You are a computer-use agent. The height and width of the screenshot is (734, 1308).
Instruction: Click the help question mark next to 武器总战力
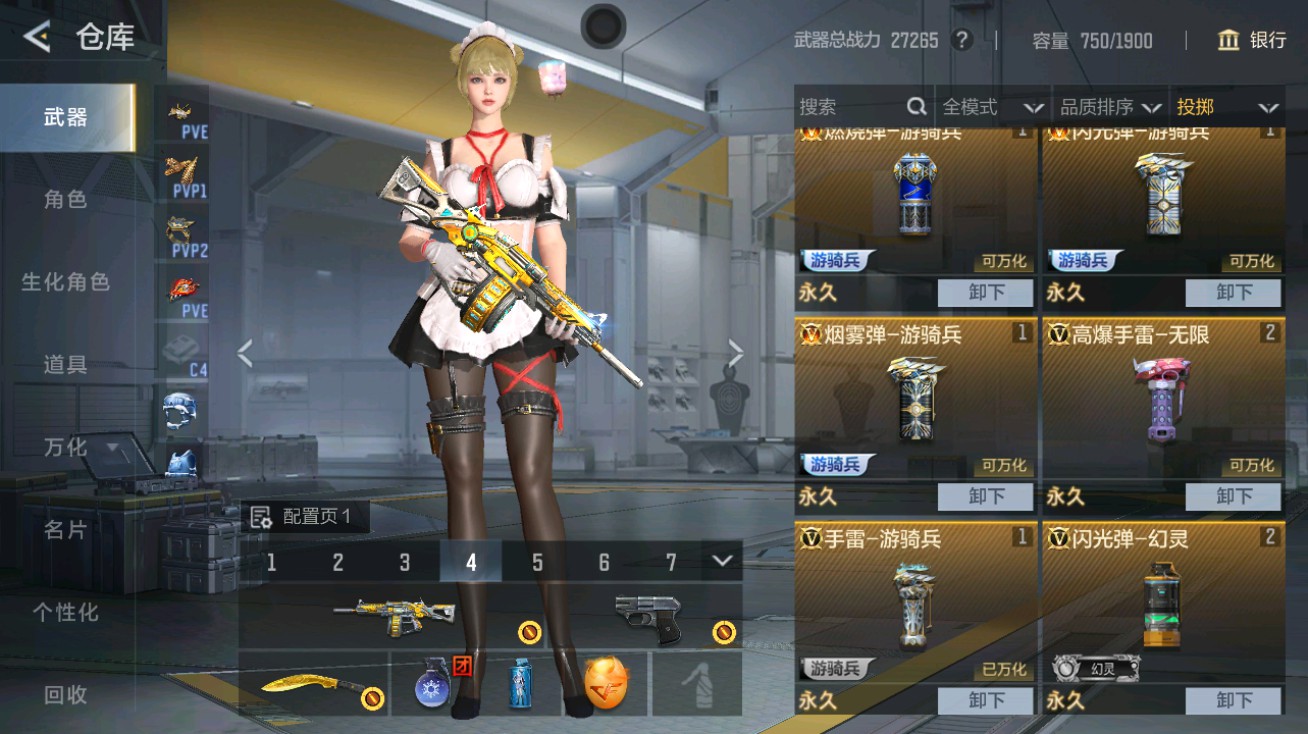click(x=961, y=41)
